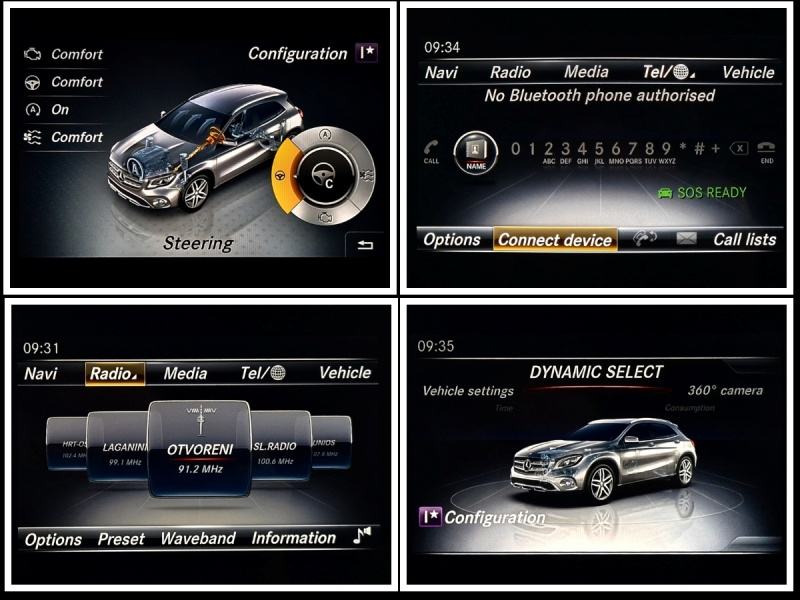
Task: Click the dialer backspace delete icon
Action: point(738,149)
